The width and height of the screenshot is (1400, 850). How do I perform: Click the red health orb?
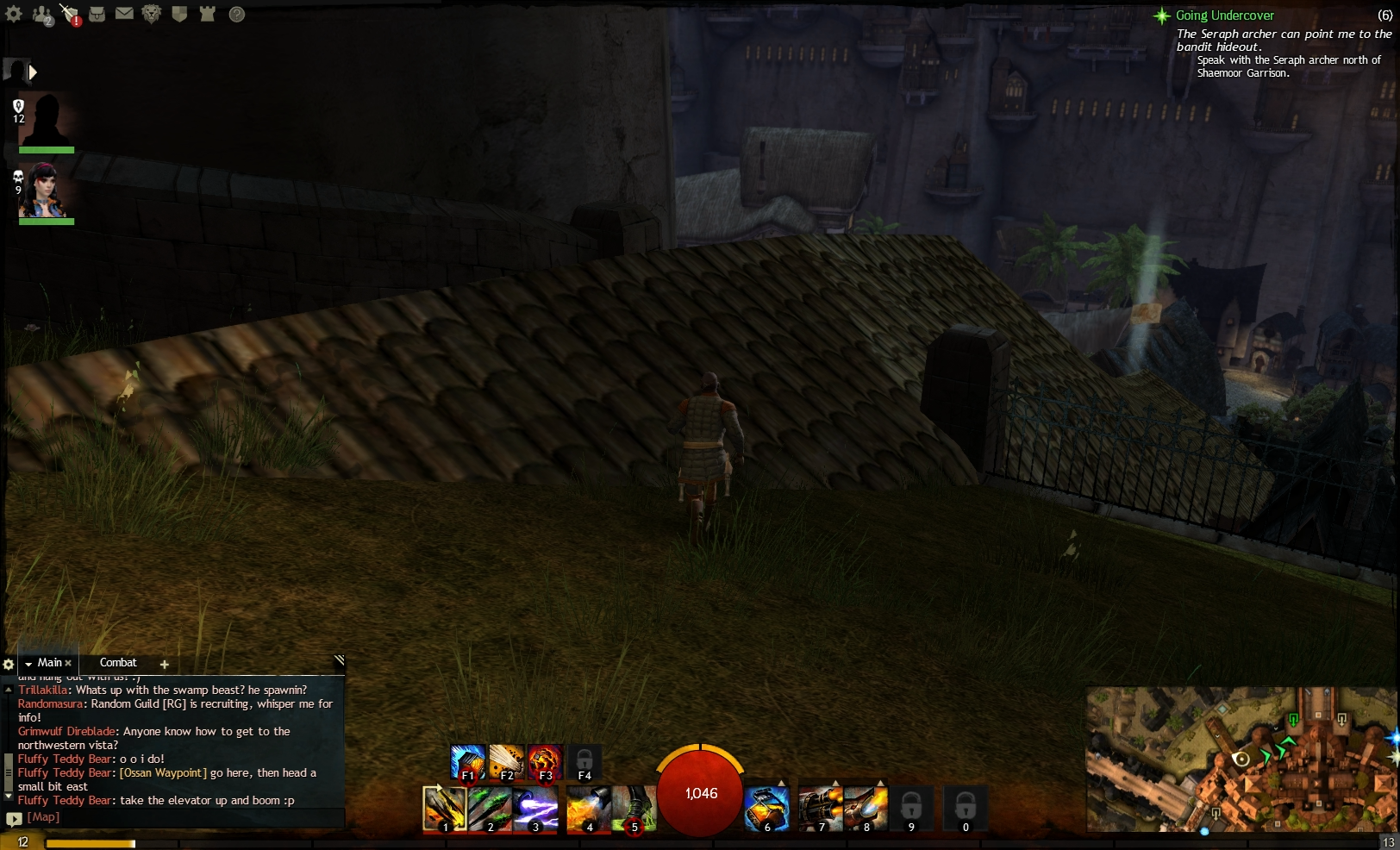tap(700, 793)
